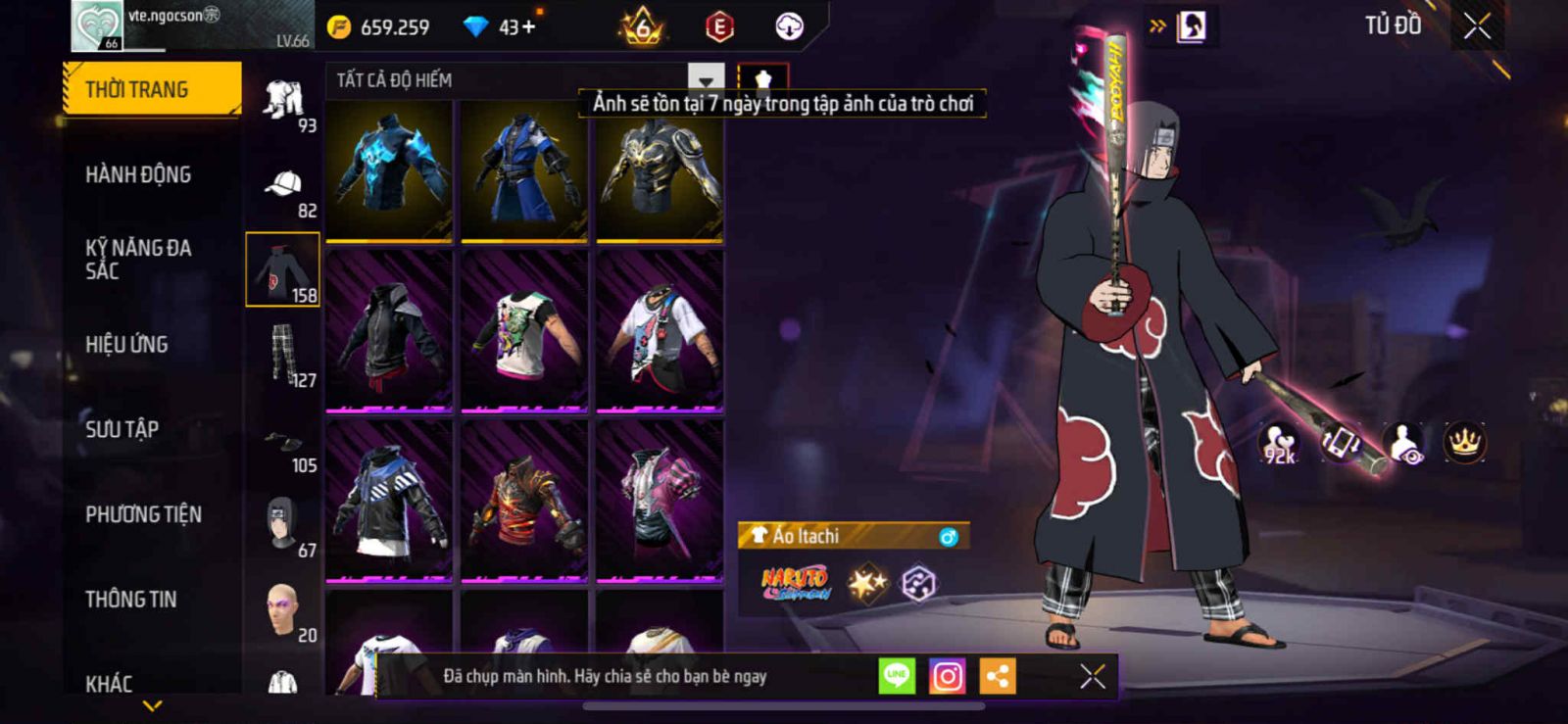Open the Hiệu Ứng tab

(x=126, y=345)
